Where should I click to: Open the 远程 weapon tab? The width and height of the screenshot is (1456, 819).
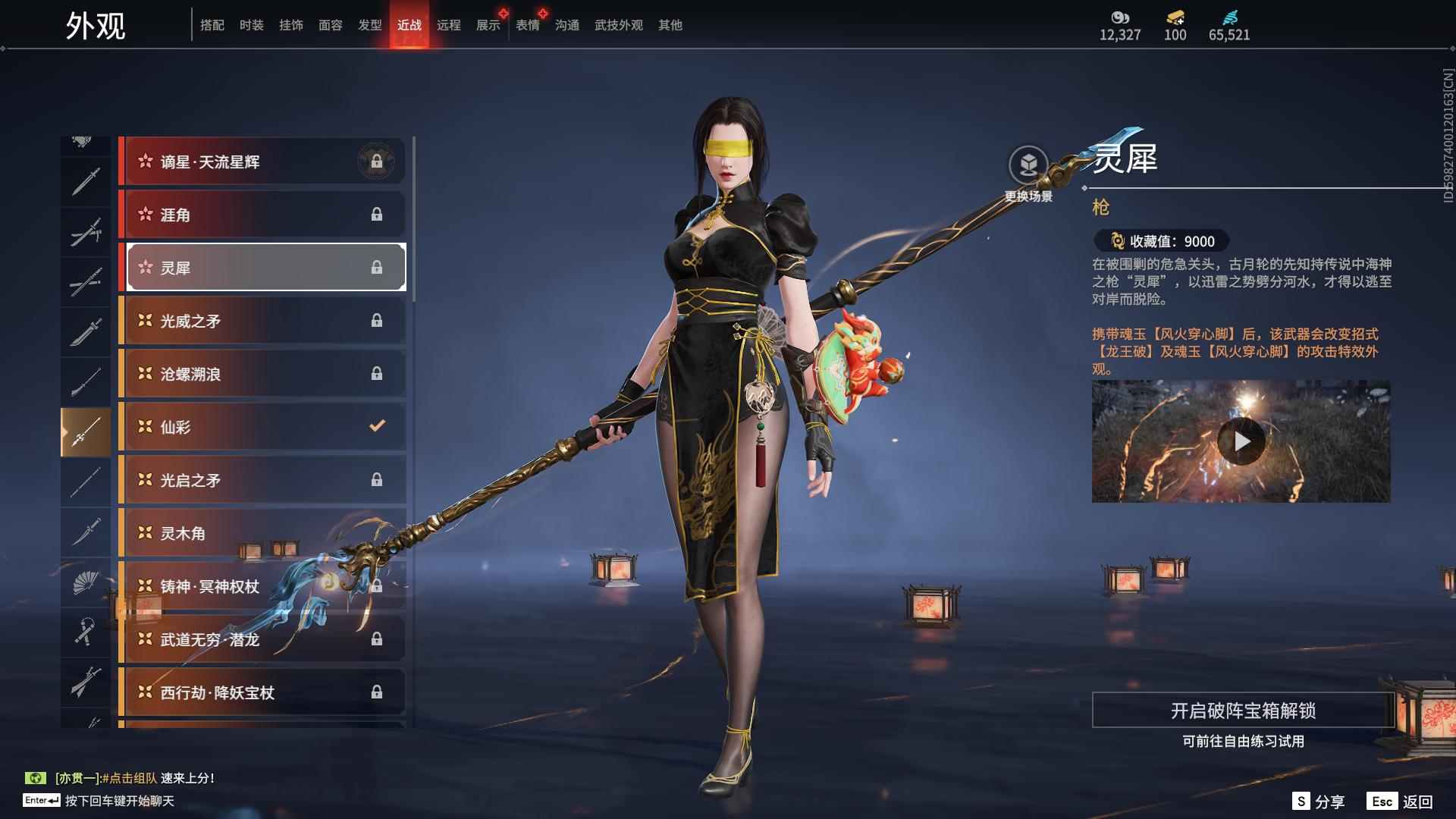[x=448, y=25]
